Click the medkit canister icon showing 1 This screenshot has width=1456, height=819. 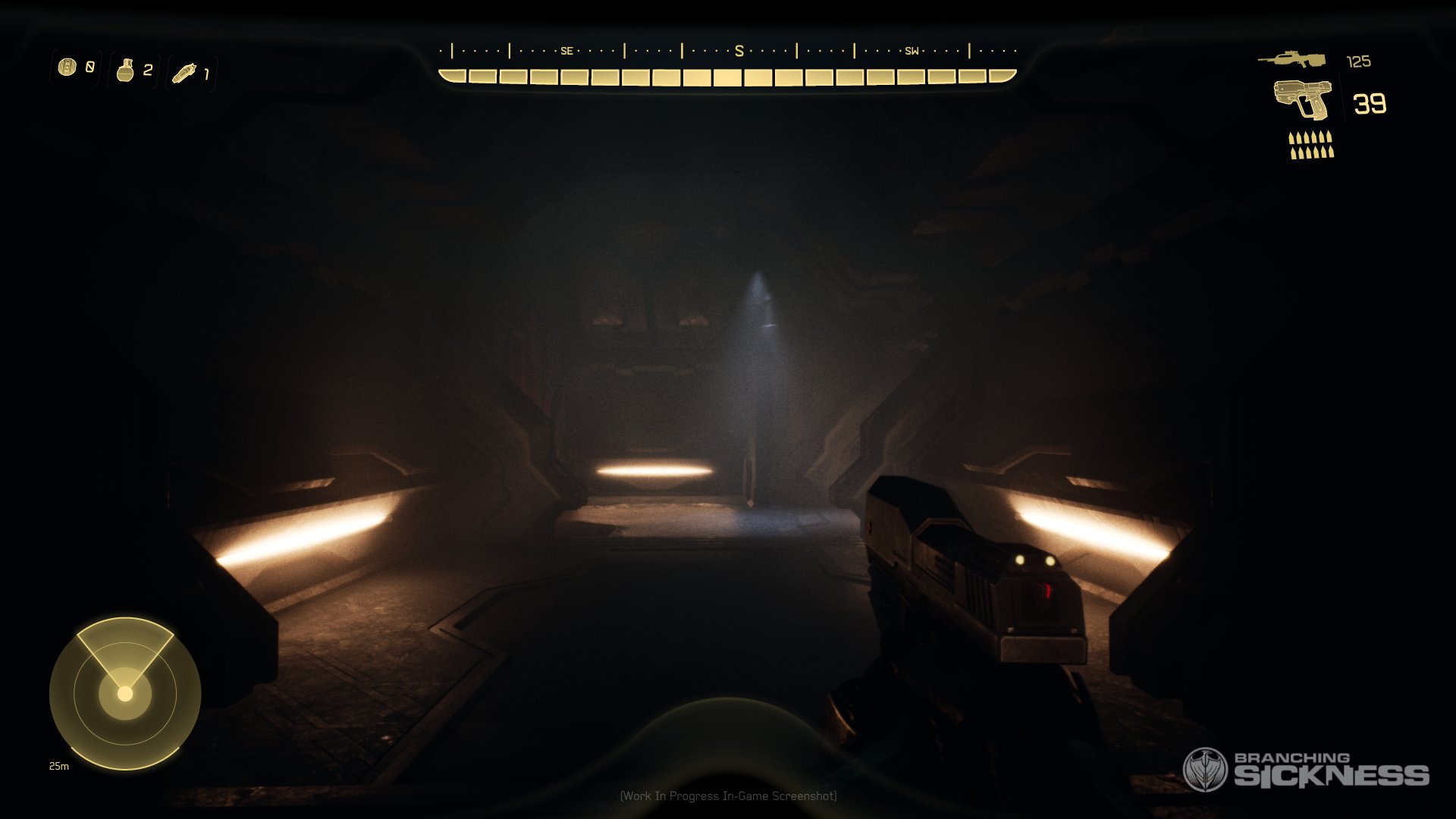point(185,72)
